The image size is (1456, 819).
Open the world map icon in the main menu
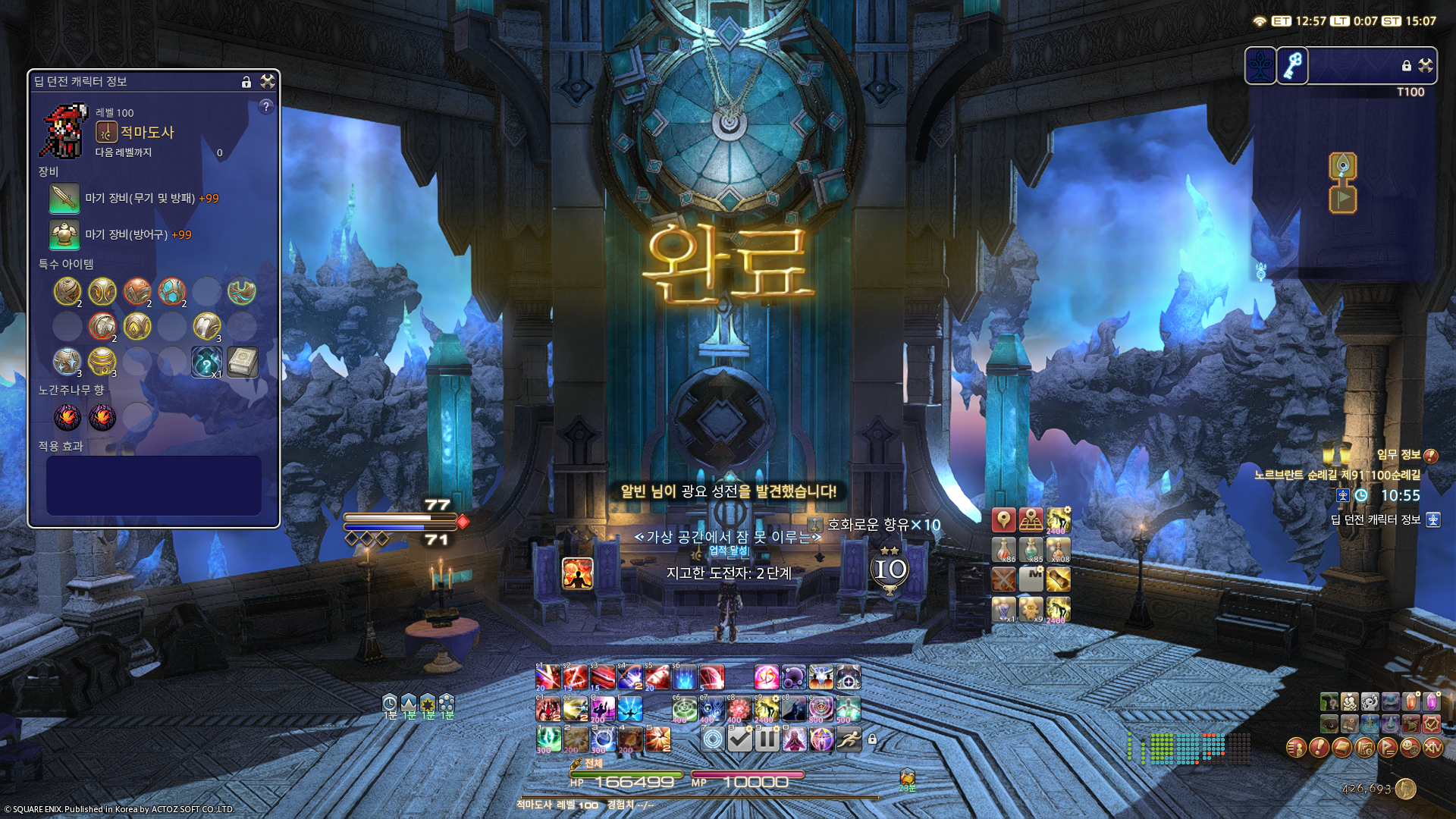coord(1365,749)
